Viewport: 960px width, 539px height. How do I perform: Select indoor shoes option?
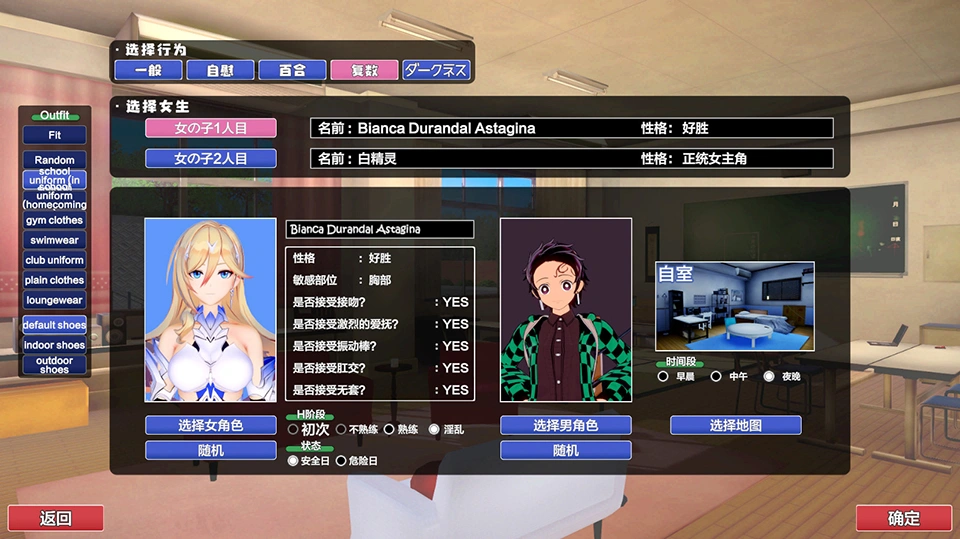click(x=55, y=345)
